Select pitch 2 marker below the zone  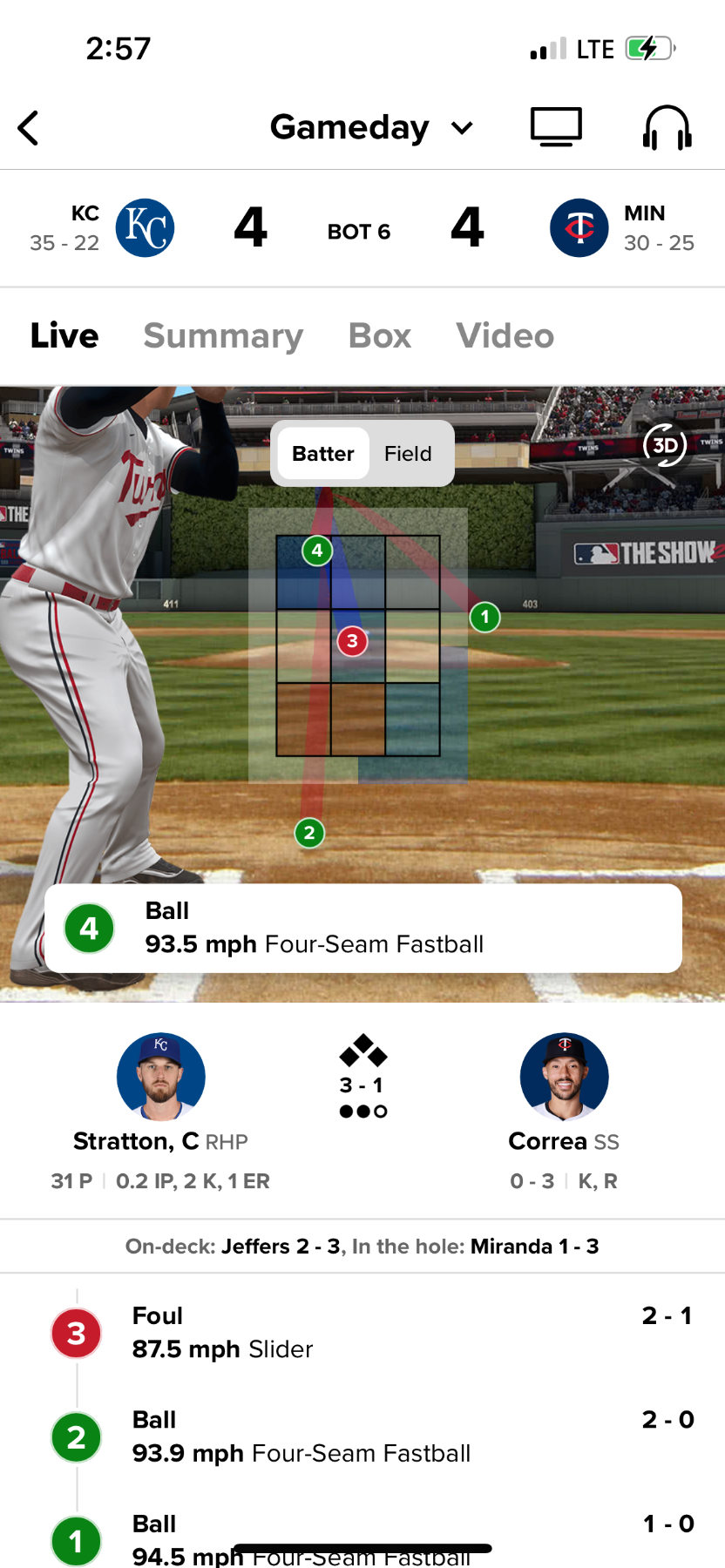309,834
